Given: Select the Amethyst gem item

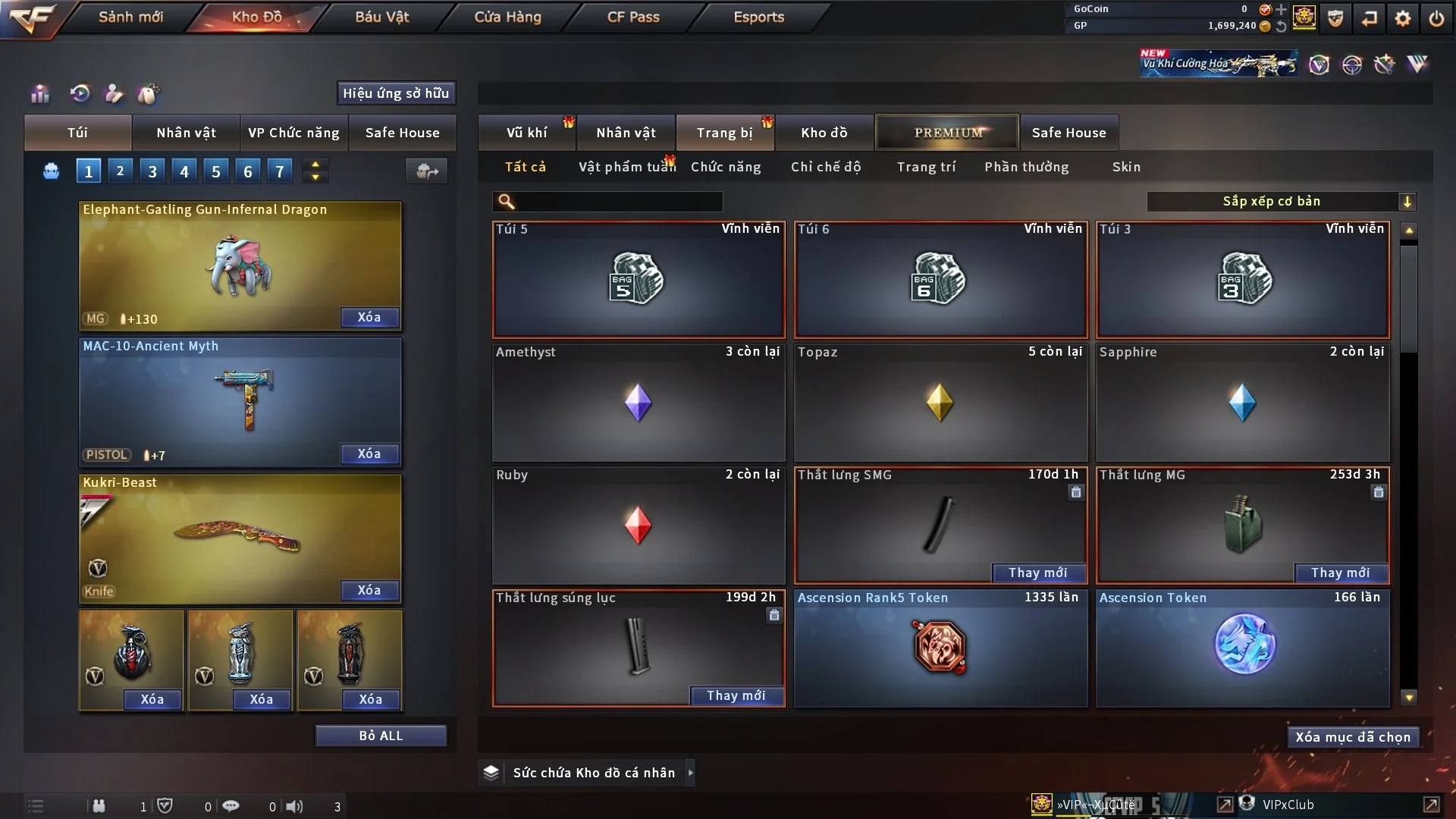Looking at the screenshot, I should pos(638,402).
